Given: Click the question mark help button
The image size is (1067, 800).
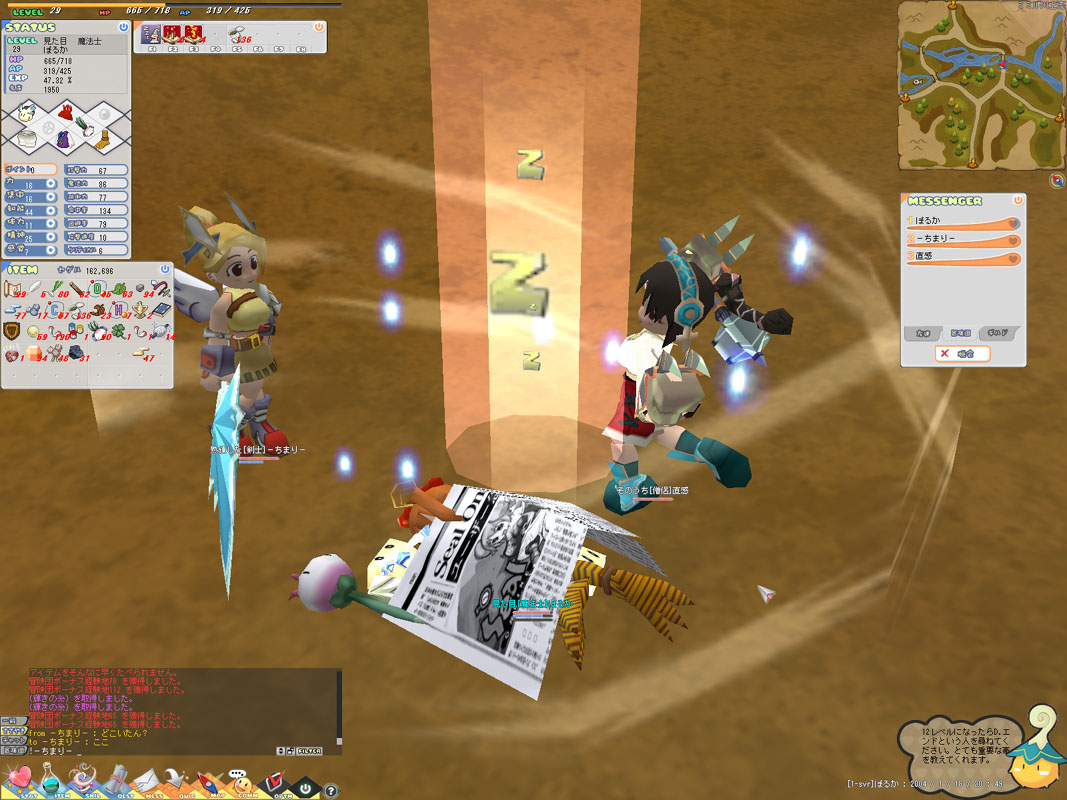Looking at the screenshot, I should 331,790.
